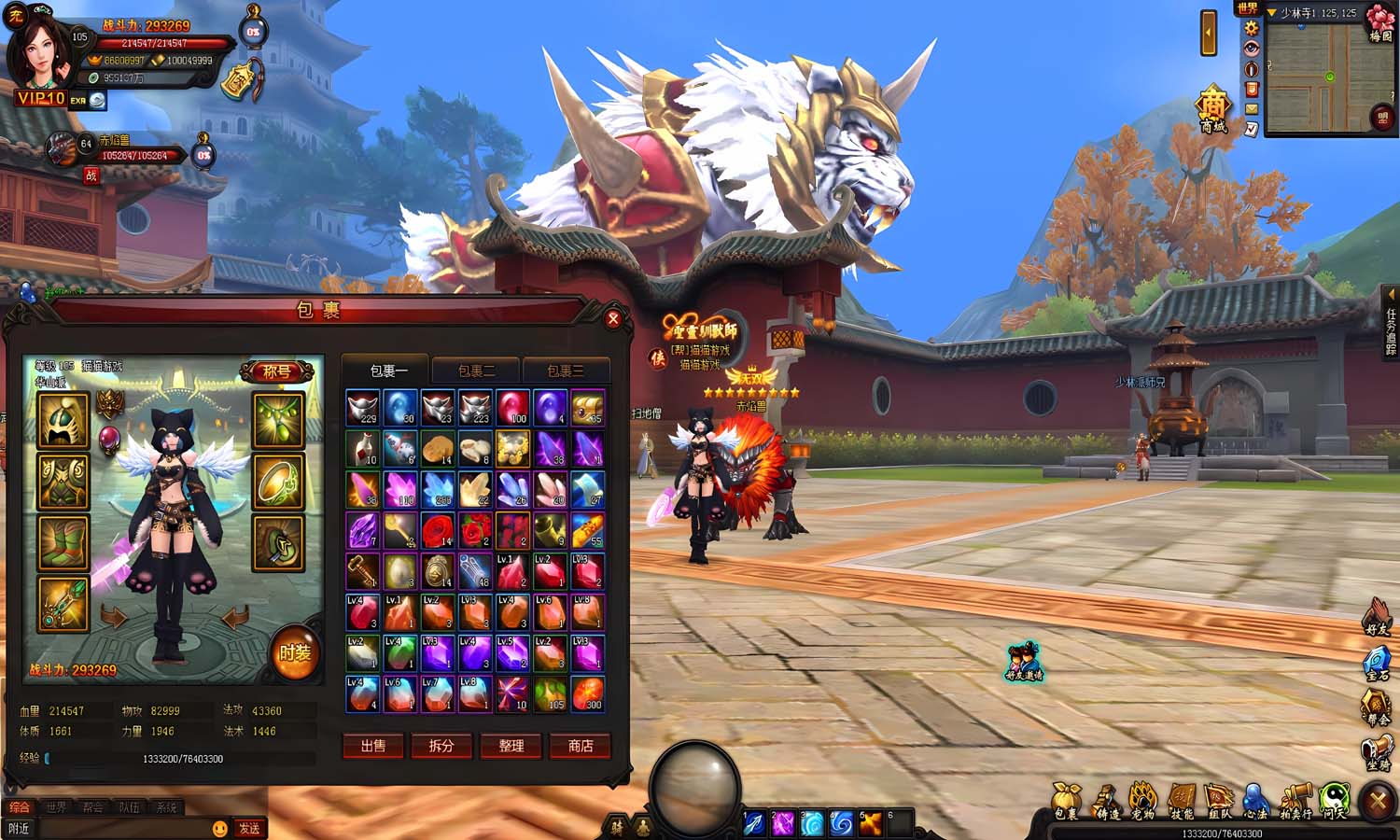The width and height of the screenshot is (1400, 840).
Task: Click the 称号 title button
Action: coord(276,371)
